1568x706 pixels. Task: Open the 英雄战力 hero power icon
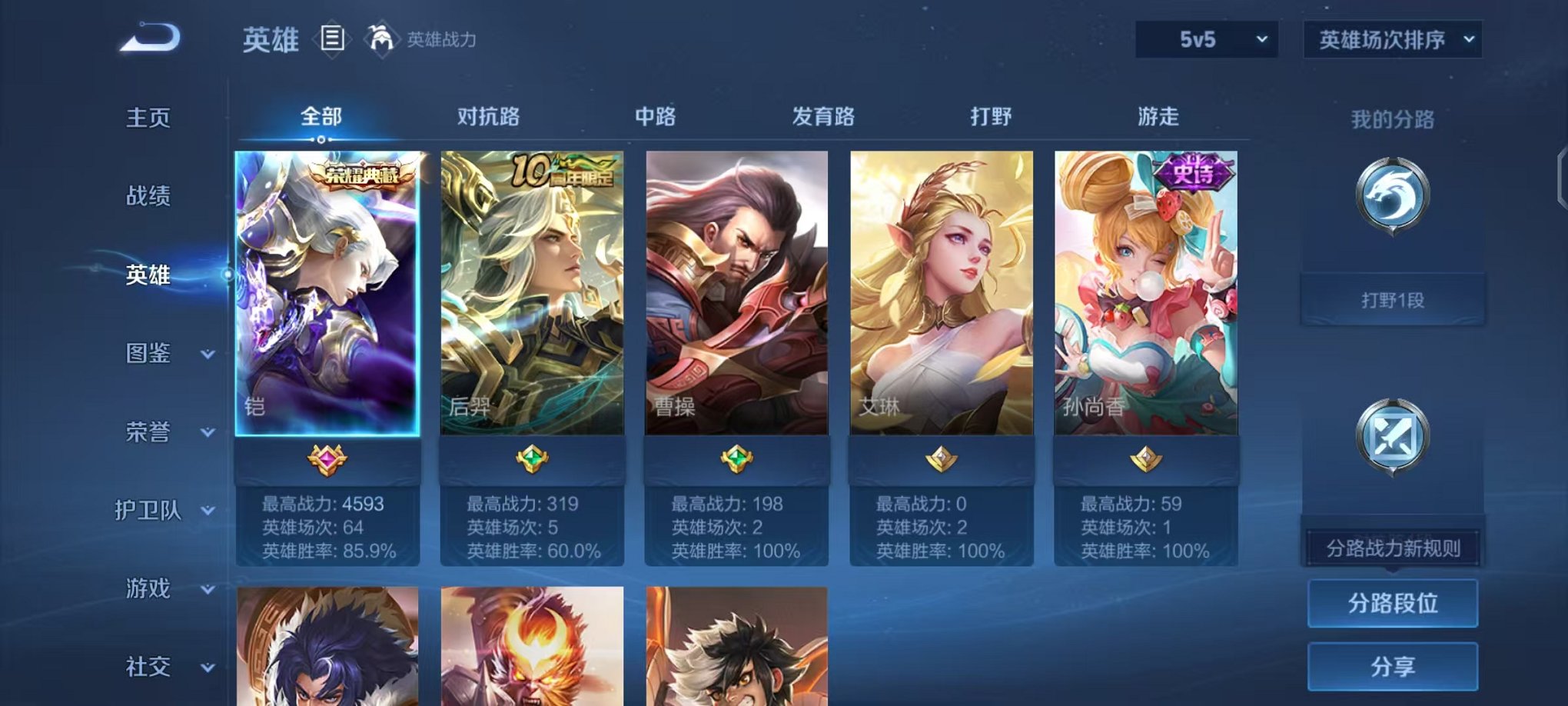click(x=382, y=37)
